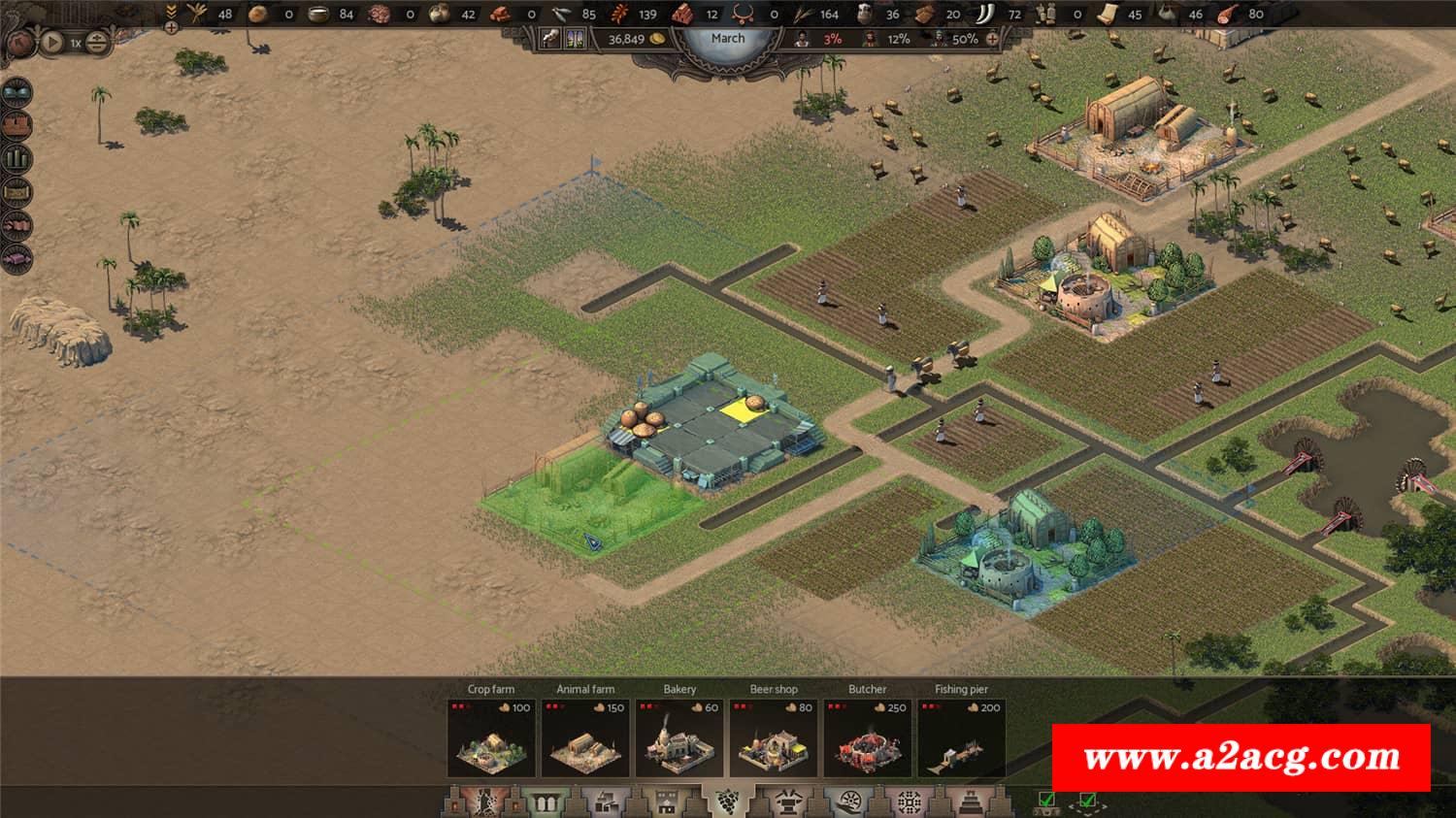1456x818 pixels.
Task: Adjust game speed with the plus-minus stepper
Action: pos(96,43)
